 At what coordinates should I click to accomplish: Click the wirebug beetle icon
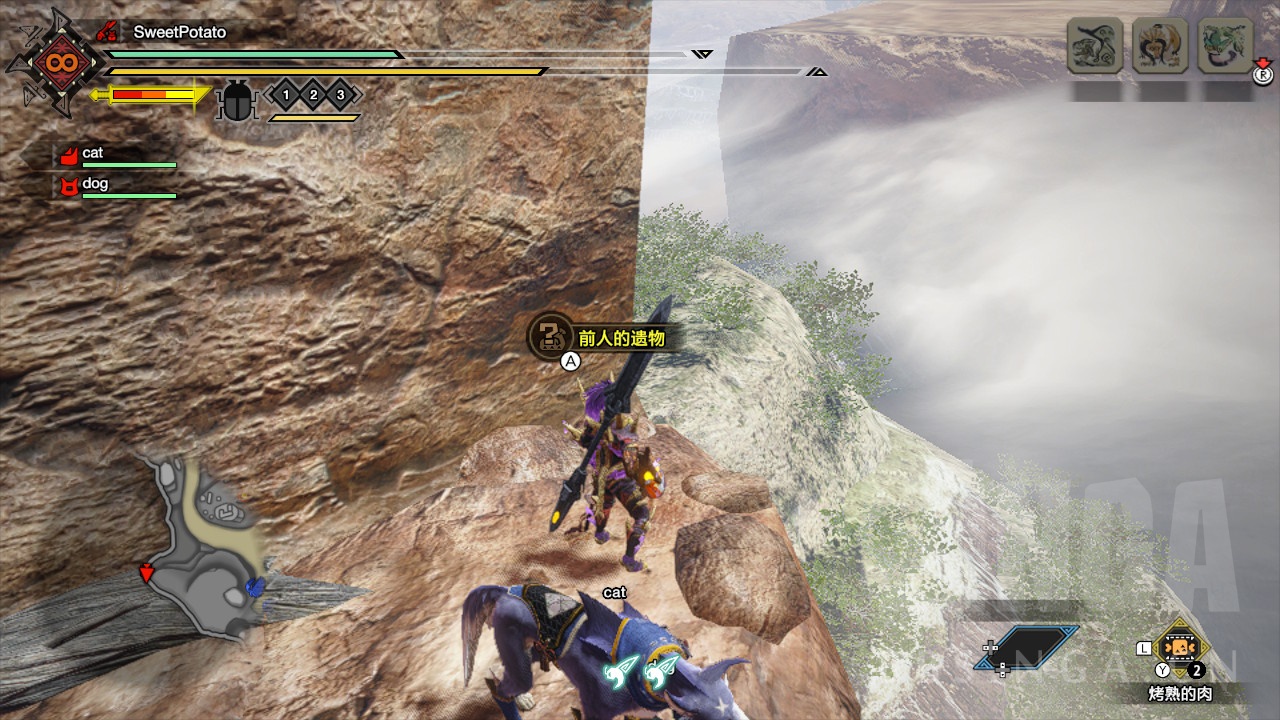[237, 99]
